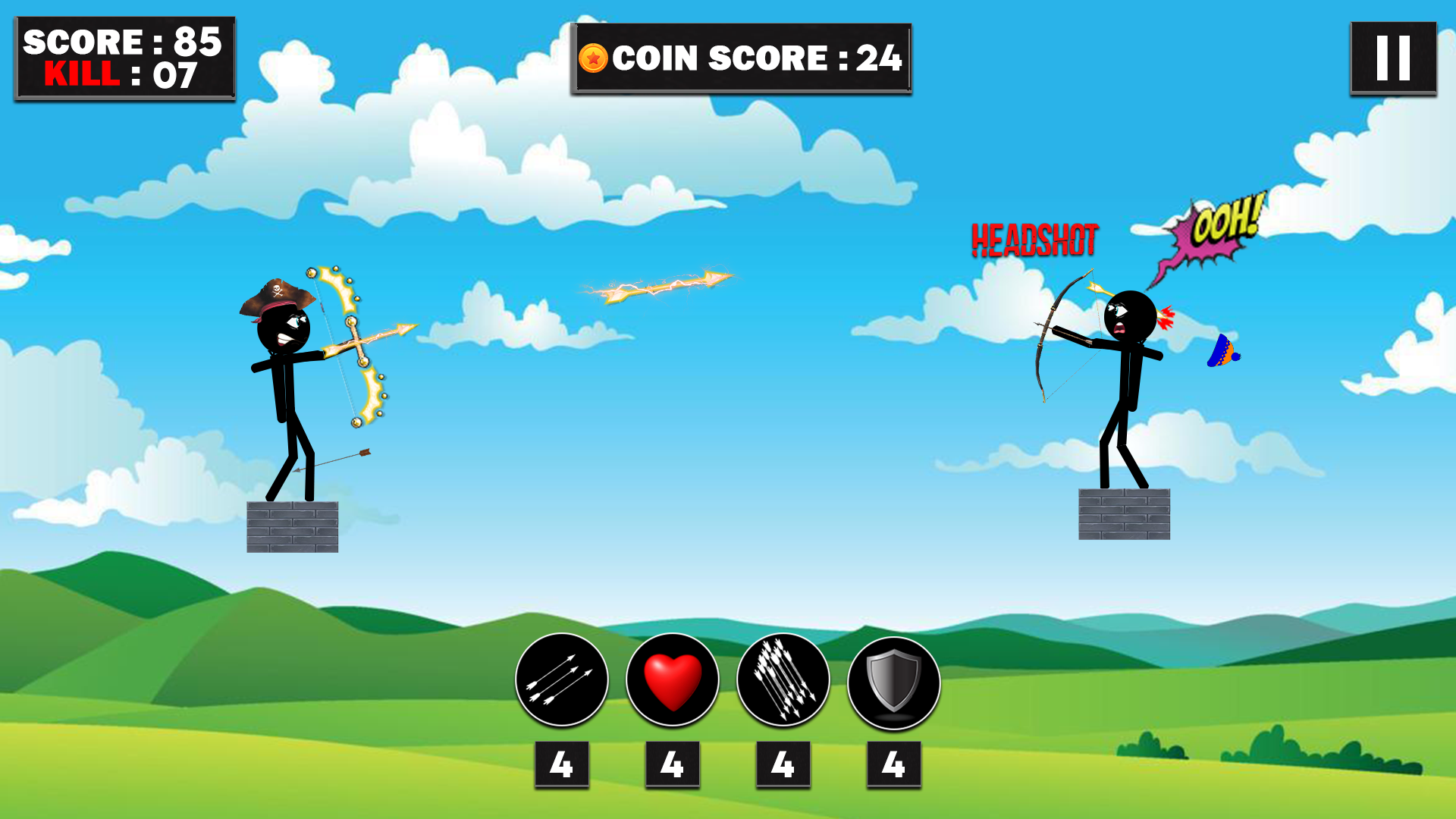
Task: Tap the pause icon at top right
Action: click(x=1392, y=58)
